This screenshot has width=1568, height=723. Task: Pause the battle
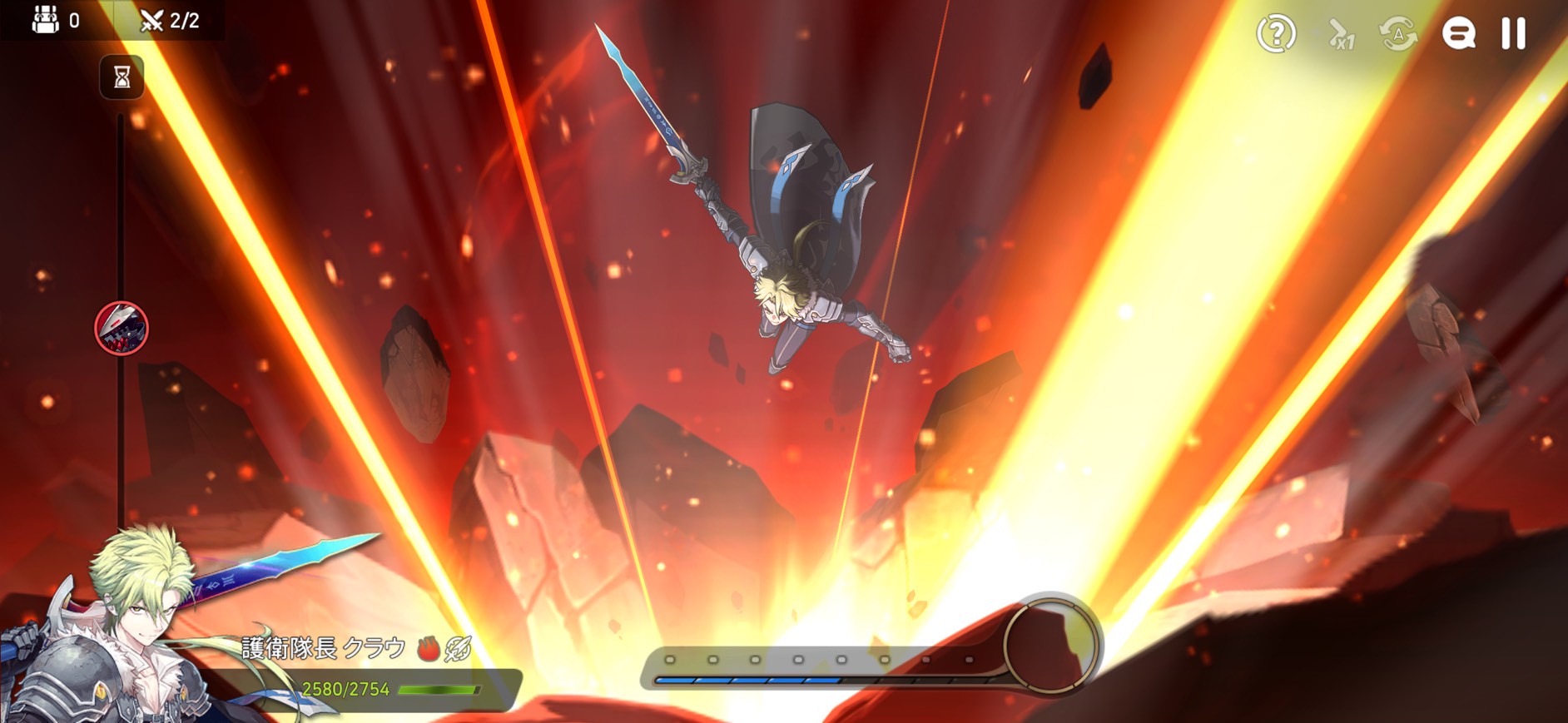[x=1513, y=34]
